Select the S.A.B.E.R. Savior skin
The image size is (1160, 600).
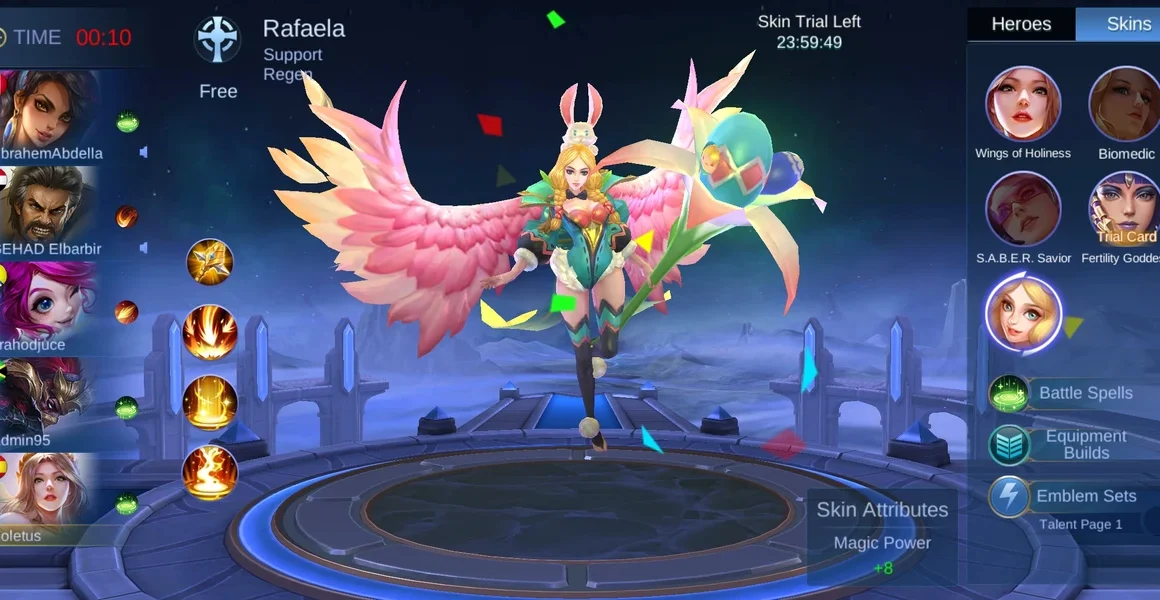tap(1023, 209)
